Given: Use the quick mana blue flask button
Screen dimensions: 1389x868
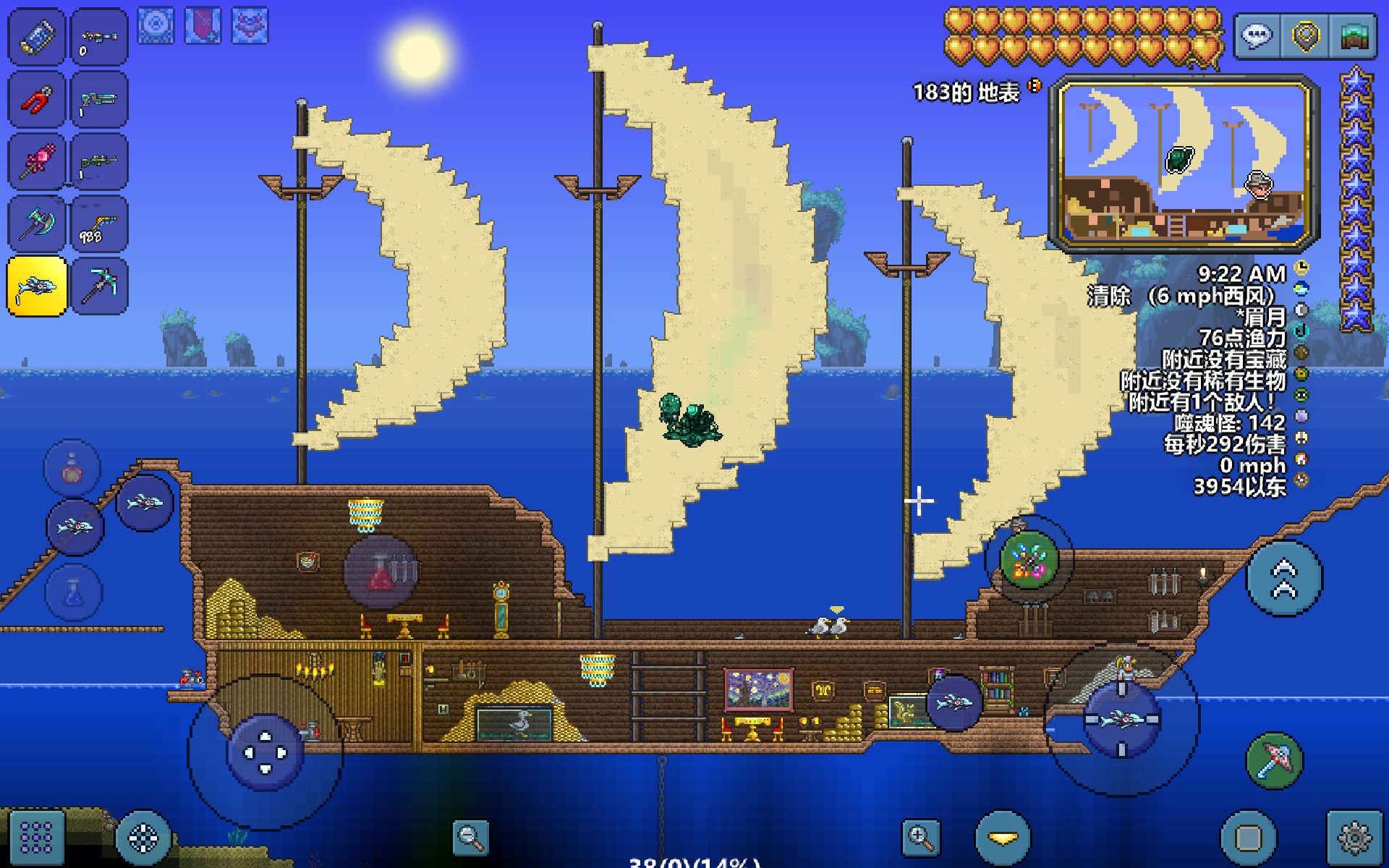Looking at the screenshot, I should pos(74,593).
